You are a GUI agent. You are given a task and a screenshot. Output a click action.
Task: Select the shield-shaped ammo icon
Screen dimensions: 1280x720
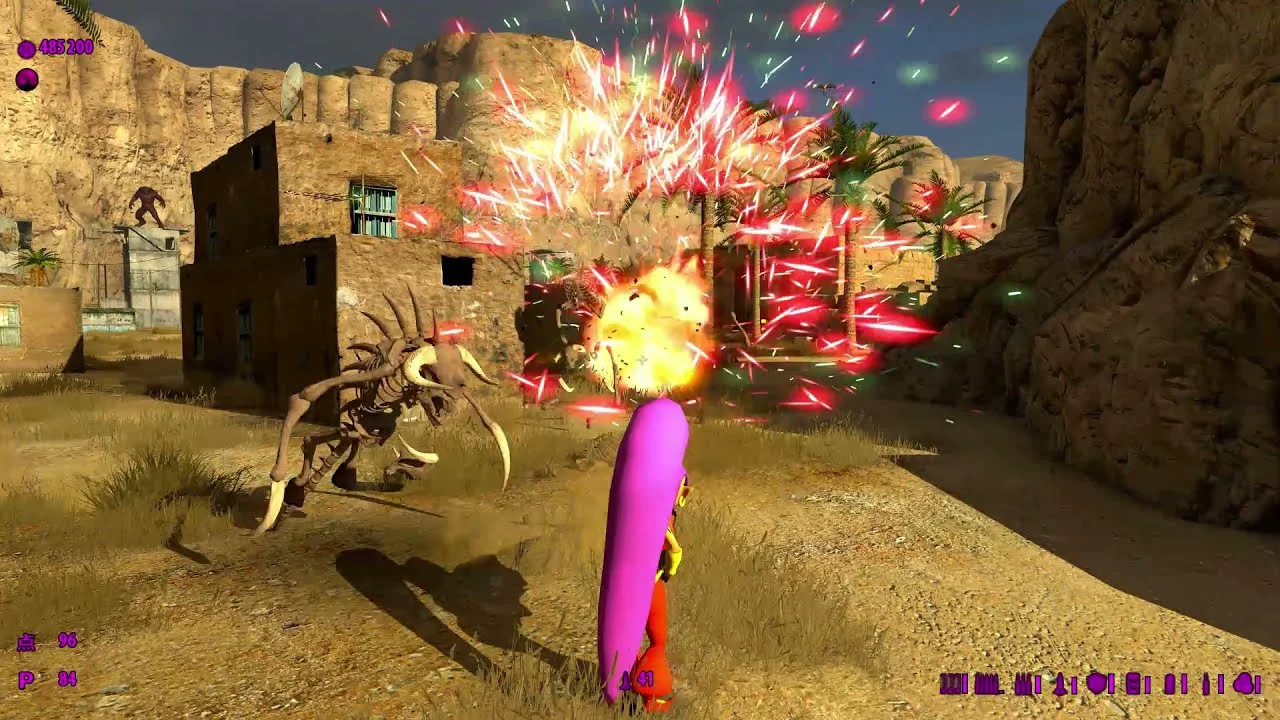(x=1097, y=683)
